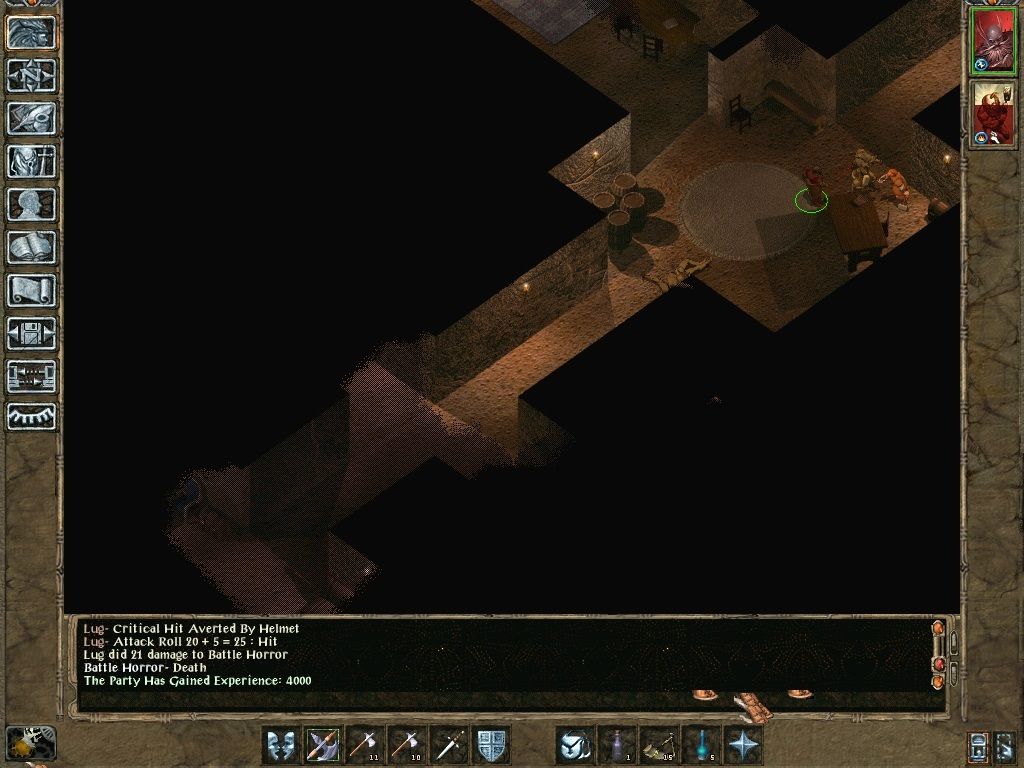Use the blue flask with count 5
The height and width of the screenshot is (768, 1024).
701,745
